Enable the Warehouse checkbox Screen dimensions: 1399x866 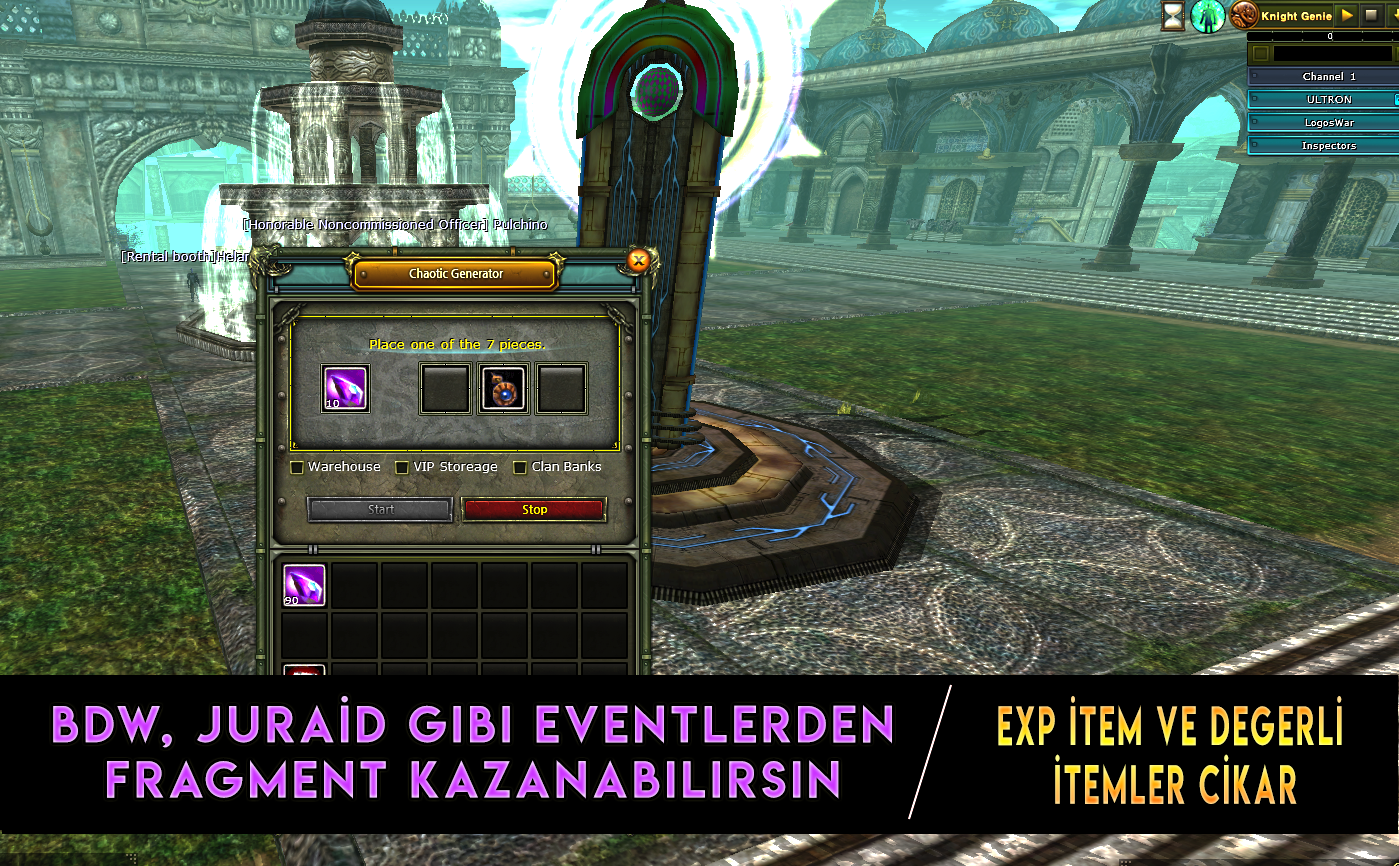point(297,466)
